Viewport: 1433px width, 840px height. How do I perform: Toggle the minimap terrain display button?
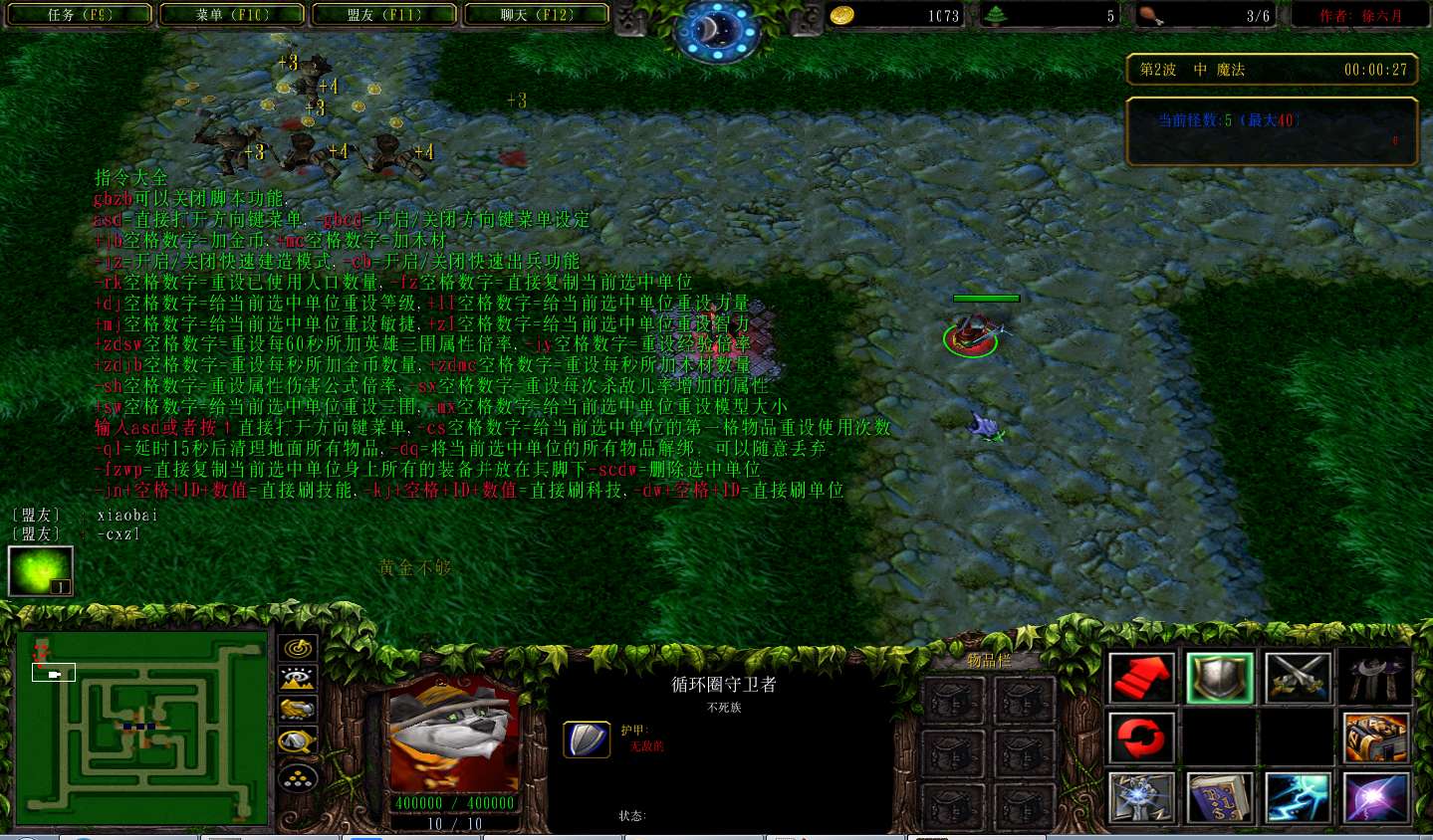pyautogui.click(x=298, y=679)
